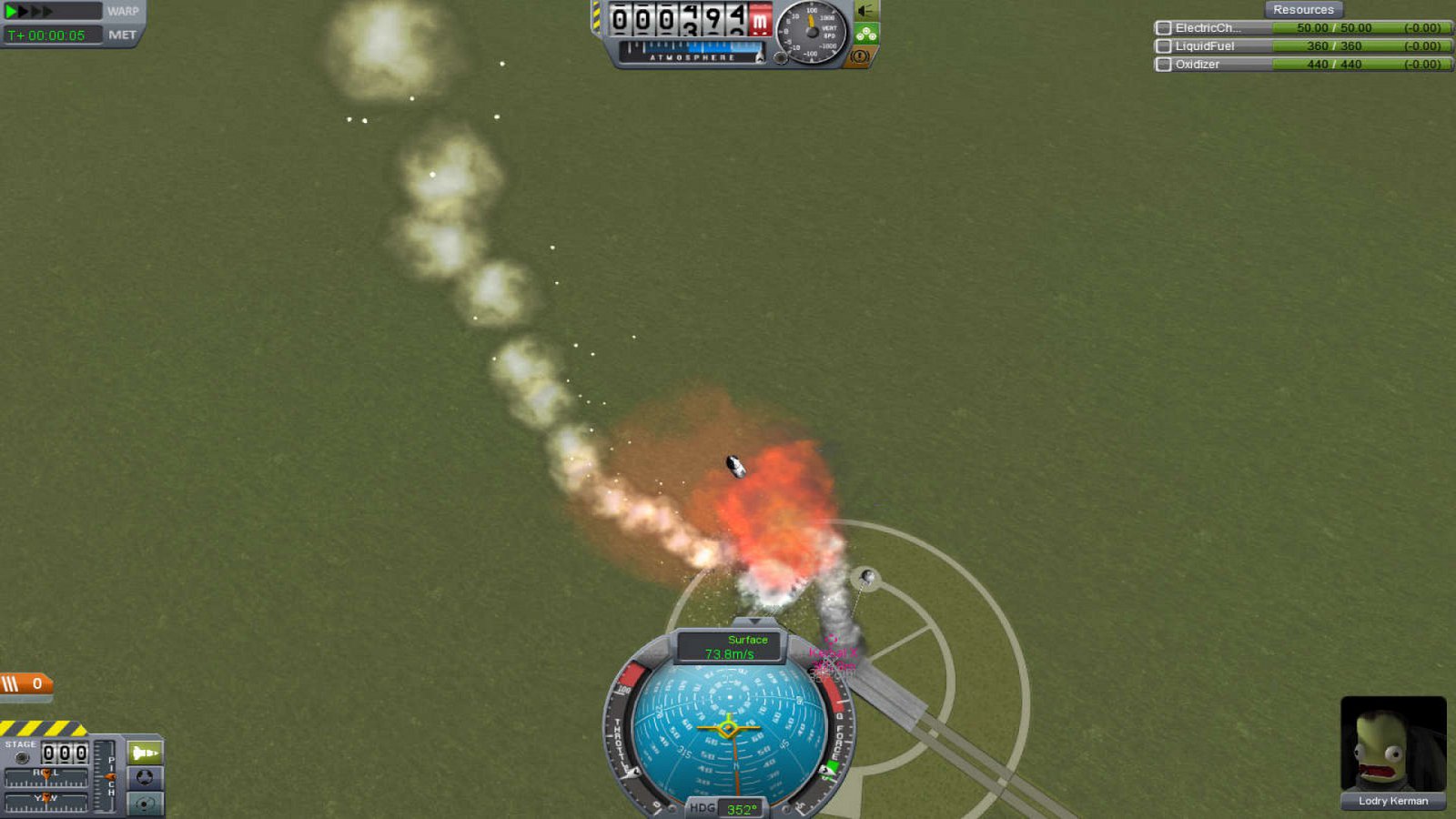Select the rocket staging mode icon
The image size is (1456, 819).
tap(143, 753)
